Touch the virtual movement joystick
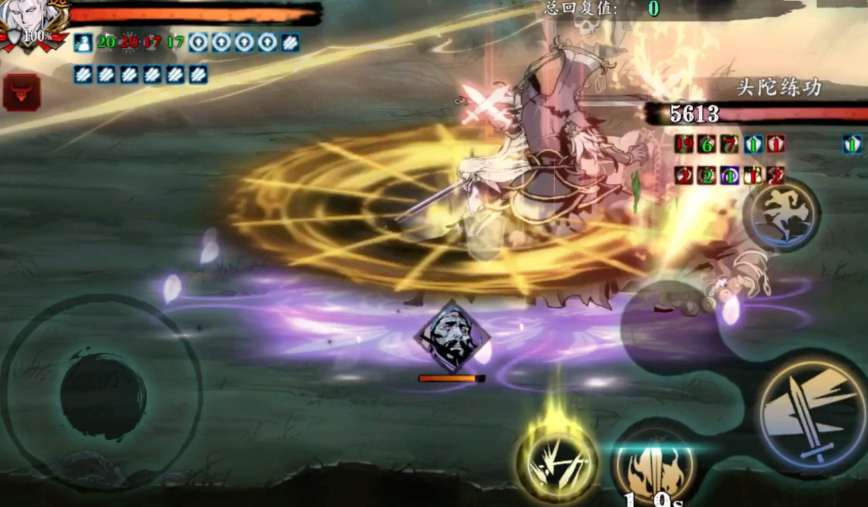The height and width of the screenshot is (507, 868). (x=103, y=393)
